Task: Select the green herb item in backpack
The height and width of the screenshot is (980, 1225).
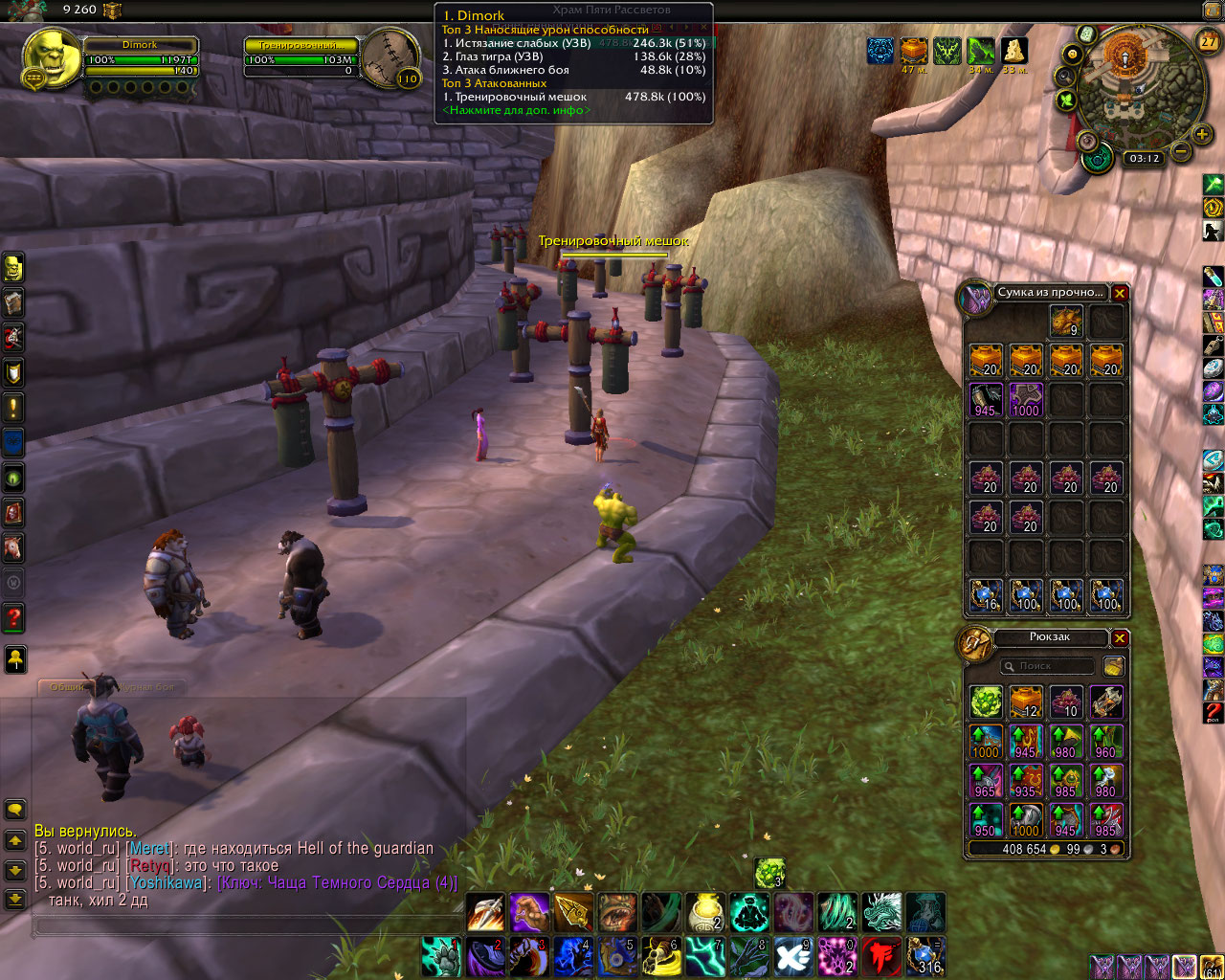Action: coord(986,702)
